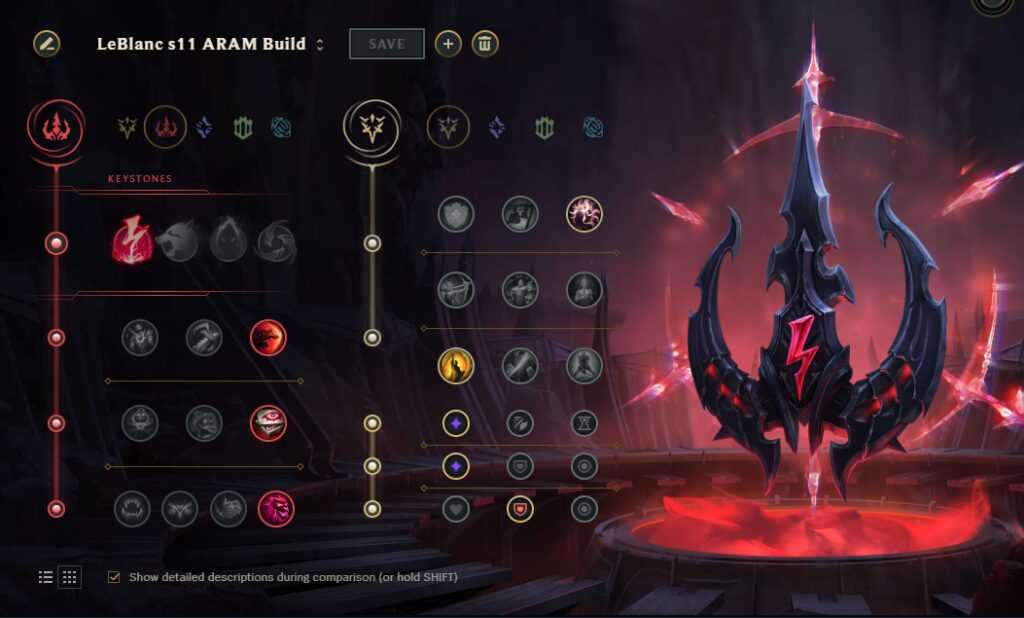Select the Coup de Grace rune
1024x618 pixels.
tap(456, 366)
